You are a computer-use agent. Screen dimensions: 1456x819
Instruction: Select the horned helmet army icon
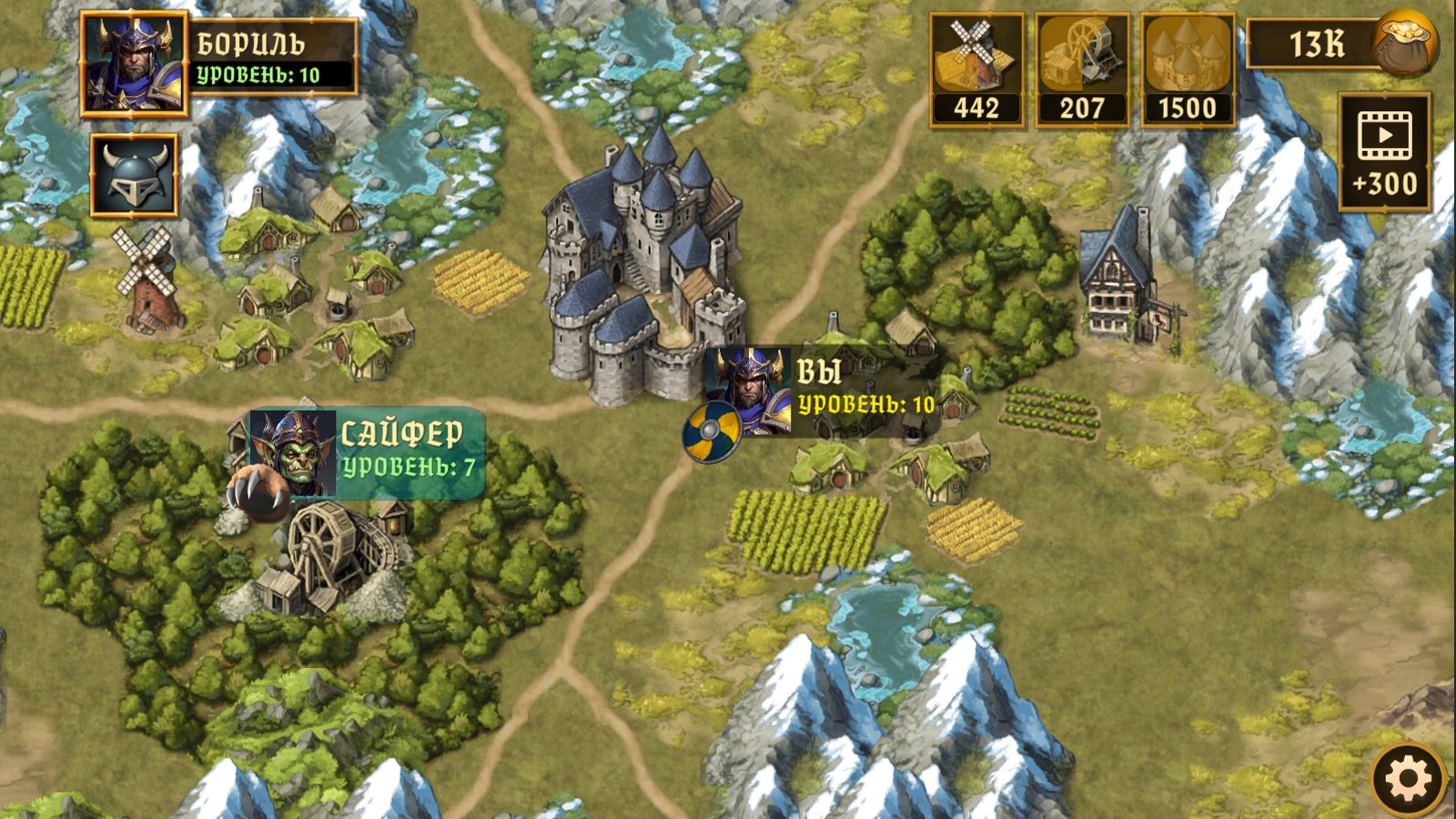pyautogui.click(x=136, y=174)
